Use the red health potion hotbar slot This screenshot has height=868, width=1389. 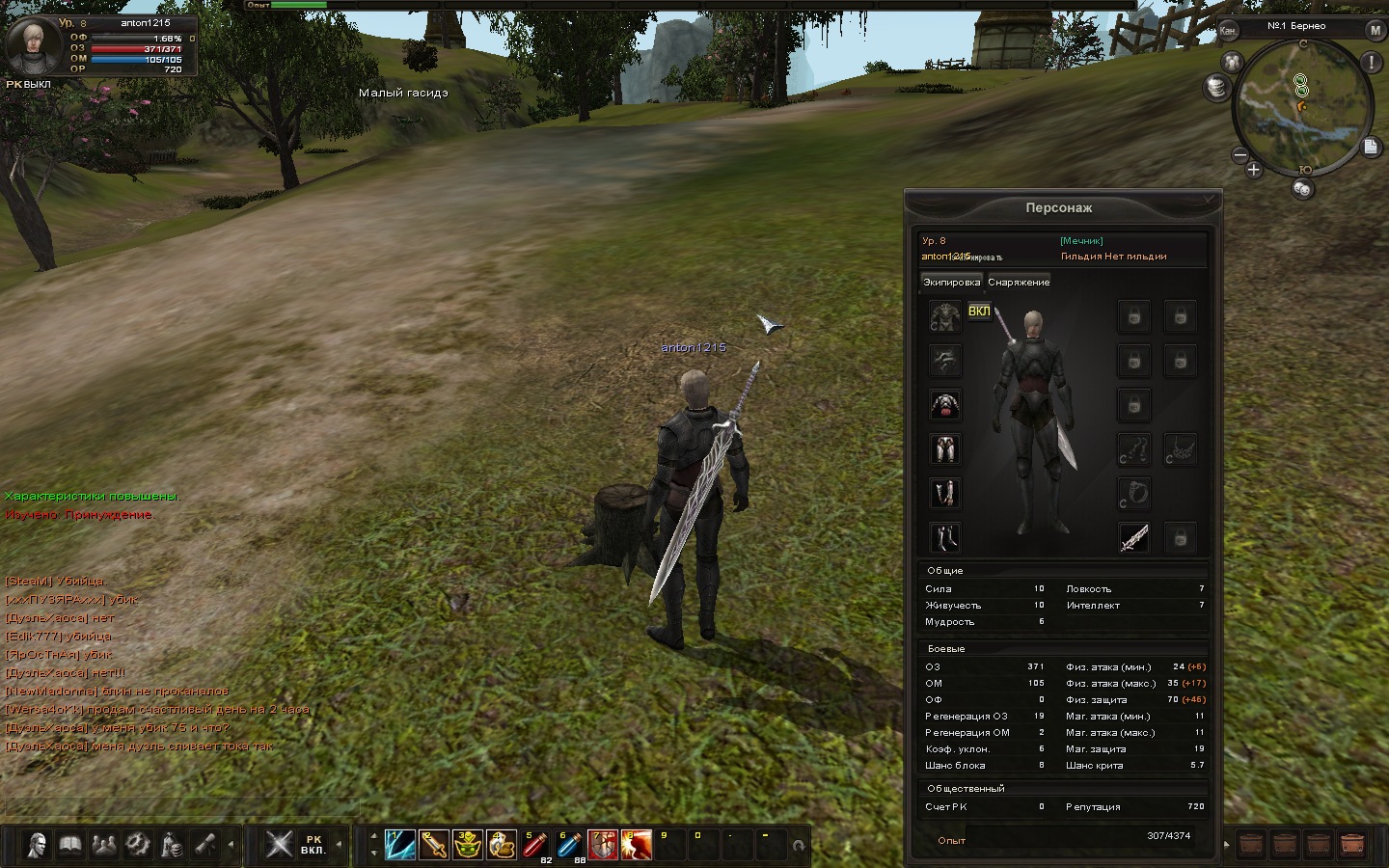coord(535,845)
